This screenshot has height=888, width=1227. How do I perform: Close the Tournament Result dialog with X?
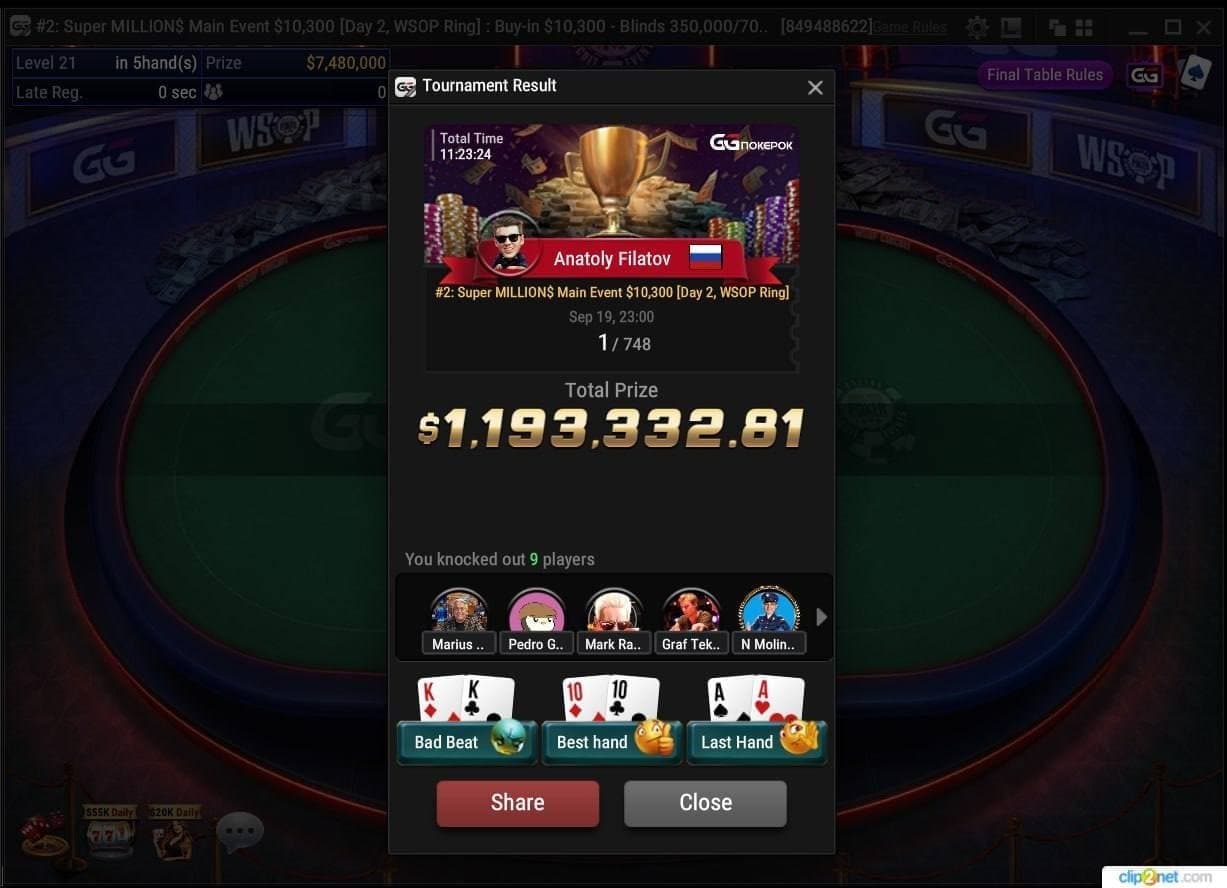point(815,88)
